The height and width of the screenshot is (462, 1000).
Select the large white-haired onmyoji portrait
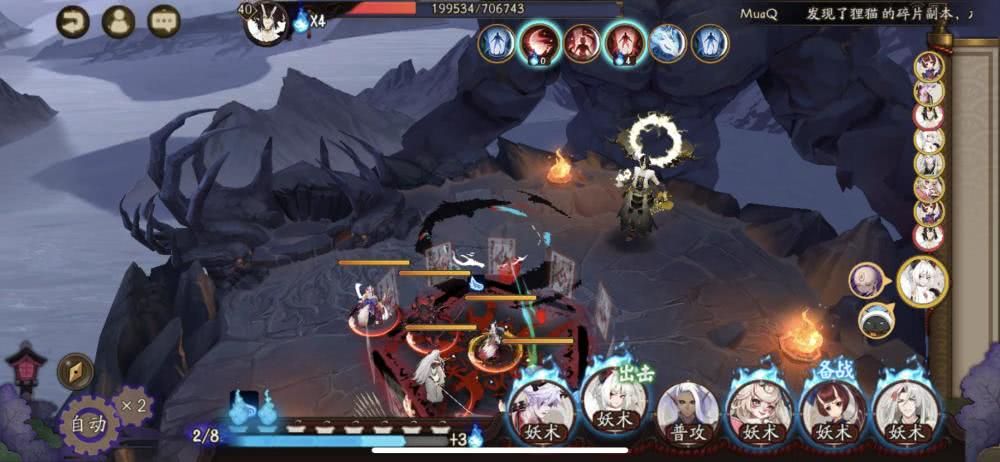(922, 281)
